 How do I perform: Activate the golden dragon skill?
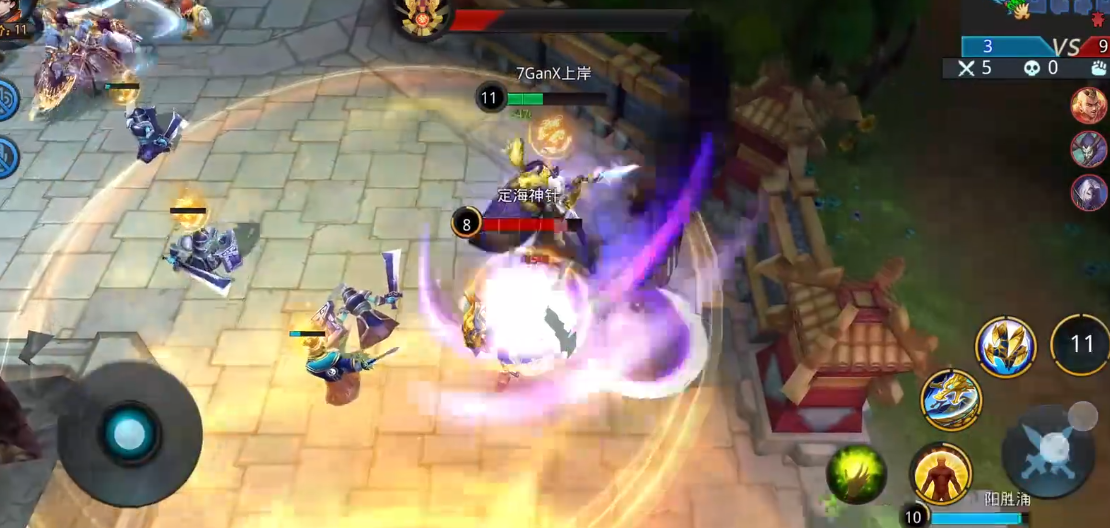(951, 399)
